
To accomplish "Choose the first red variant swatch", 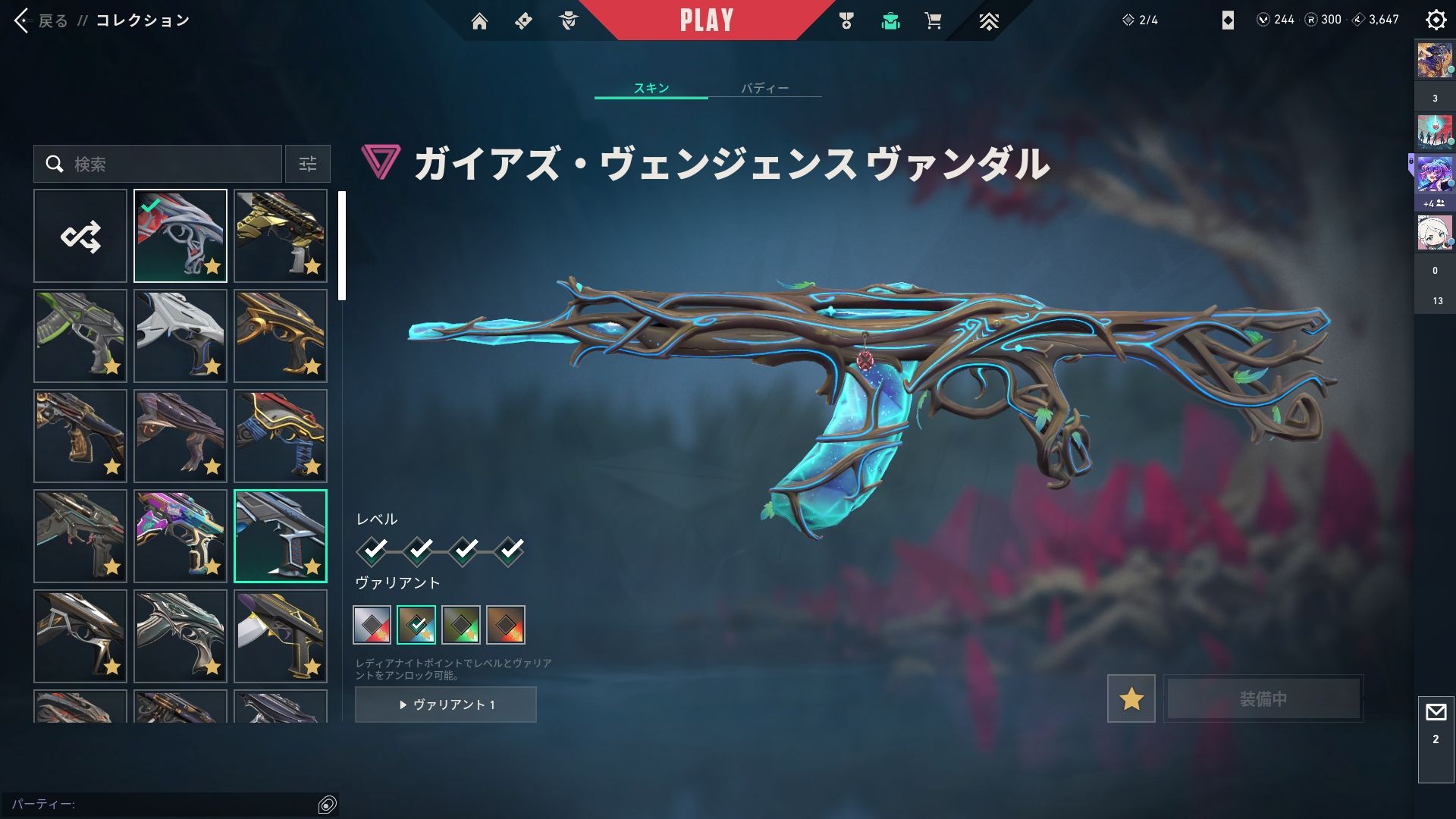I will (x=372, y=625).
